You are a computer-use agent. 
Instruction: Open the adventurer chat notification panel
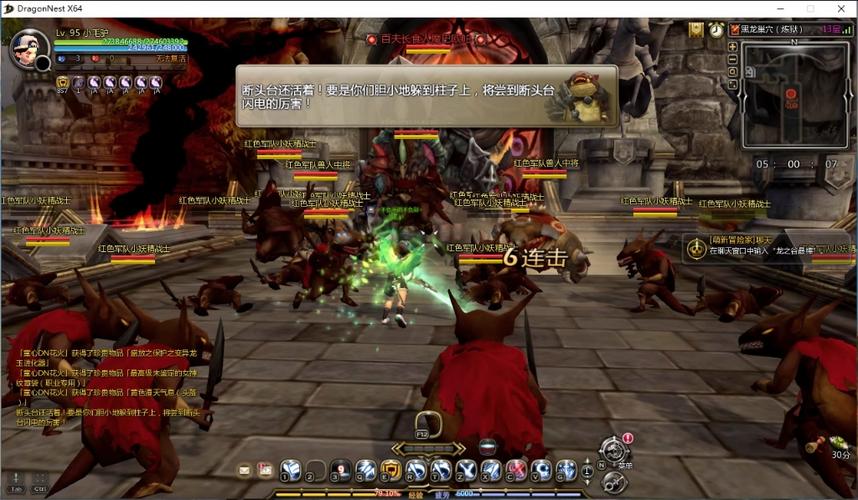tap(770, 247)
